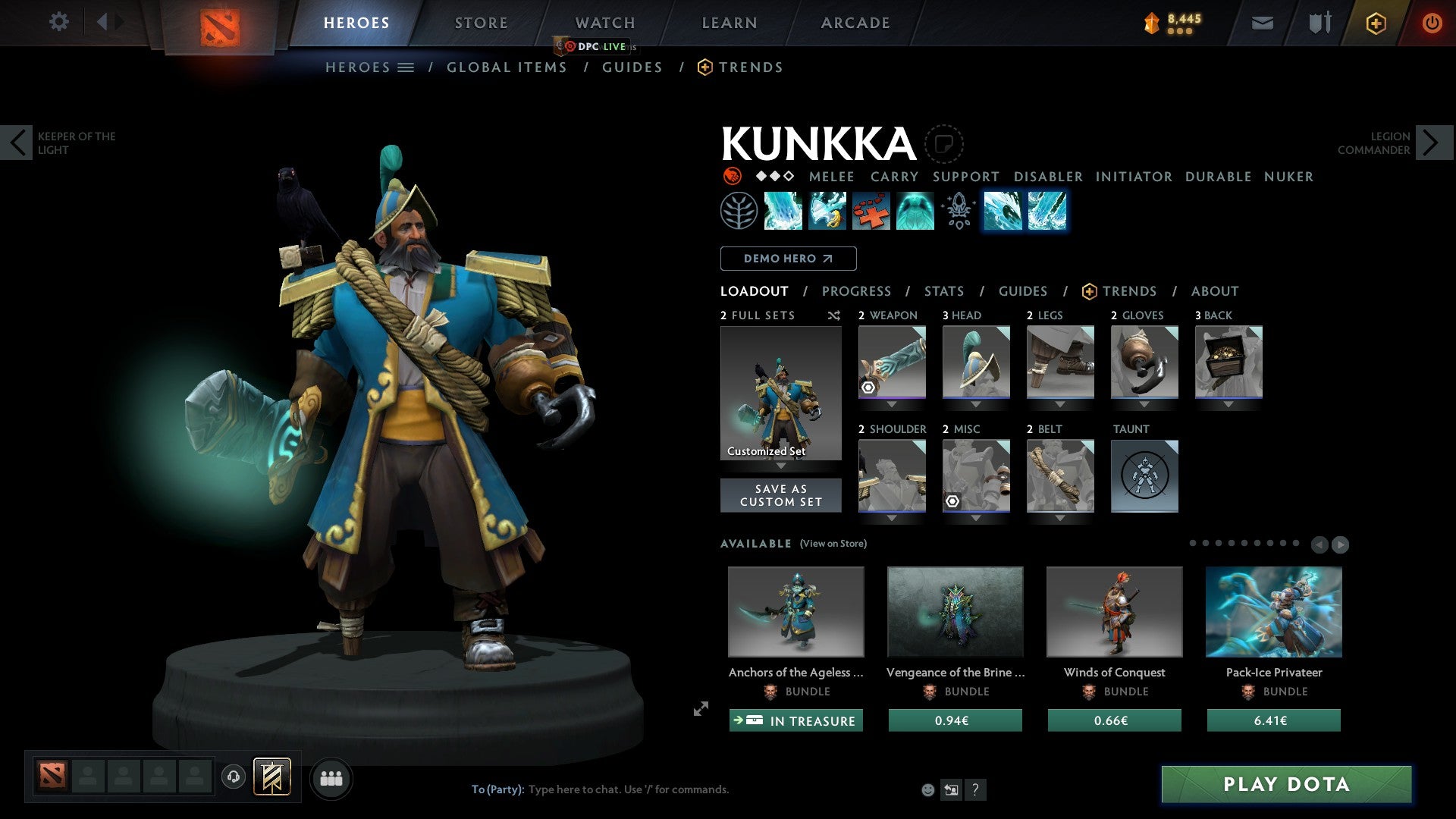Open the friends list icon

331,777
